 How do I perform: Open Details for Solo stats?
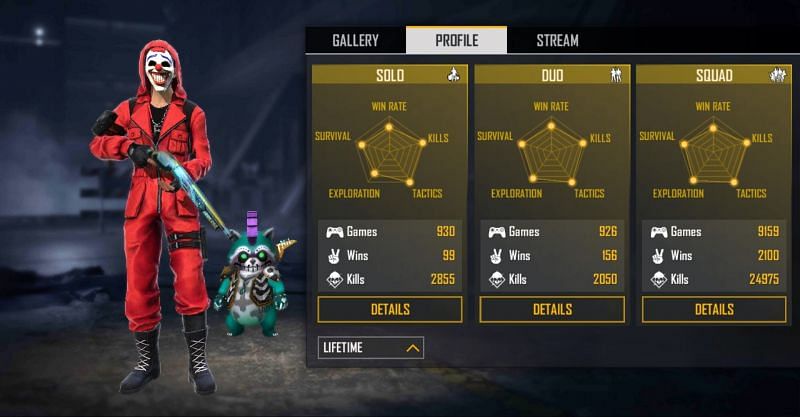tap(390, 309)
